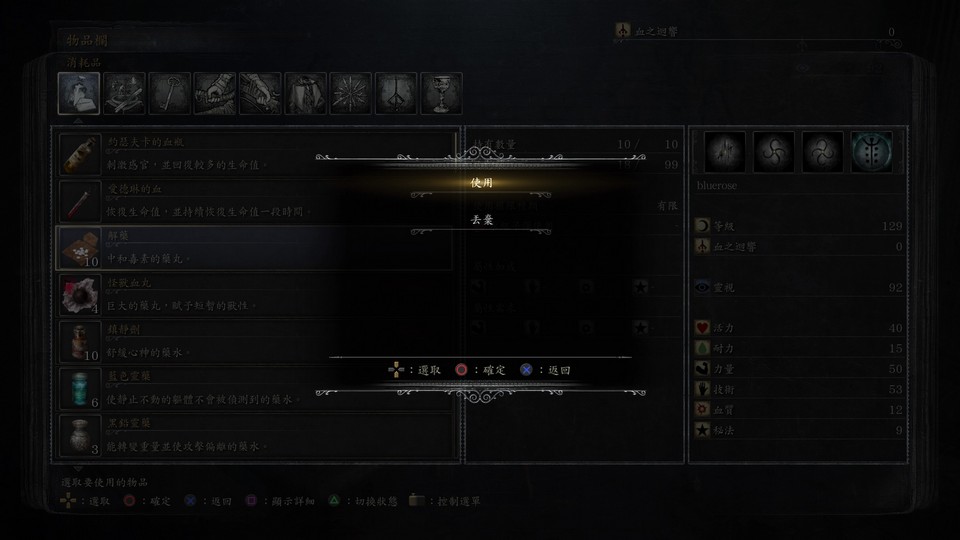960x540 pixels.
Task: Select the 鎮靜劑 sedative row
Action: click(x=255, y=341)
